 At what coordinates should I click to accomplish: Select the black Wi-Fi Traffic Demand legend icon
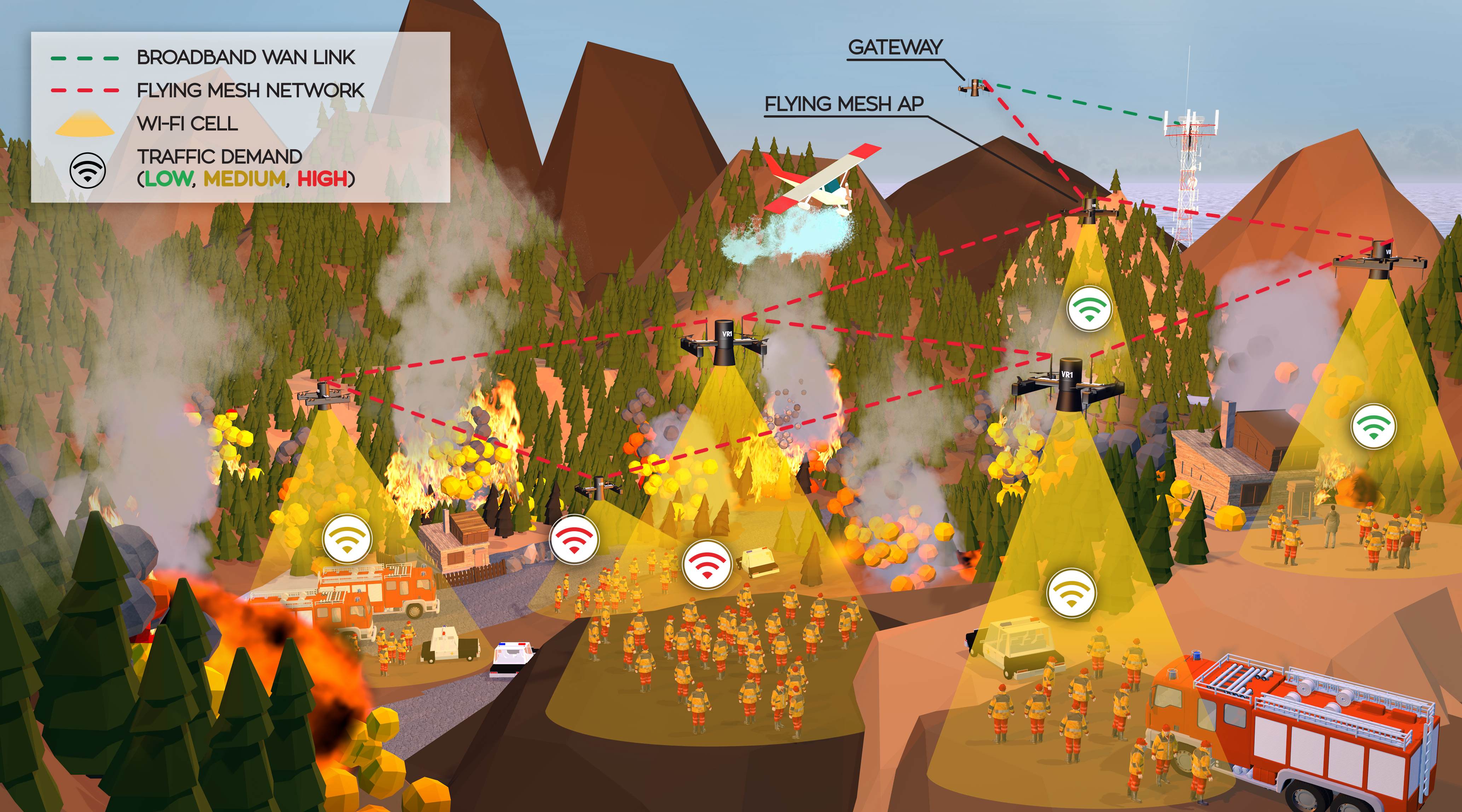(87, 169)
